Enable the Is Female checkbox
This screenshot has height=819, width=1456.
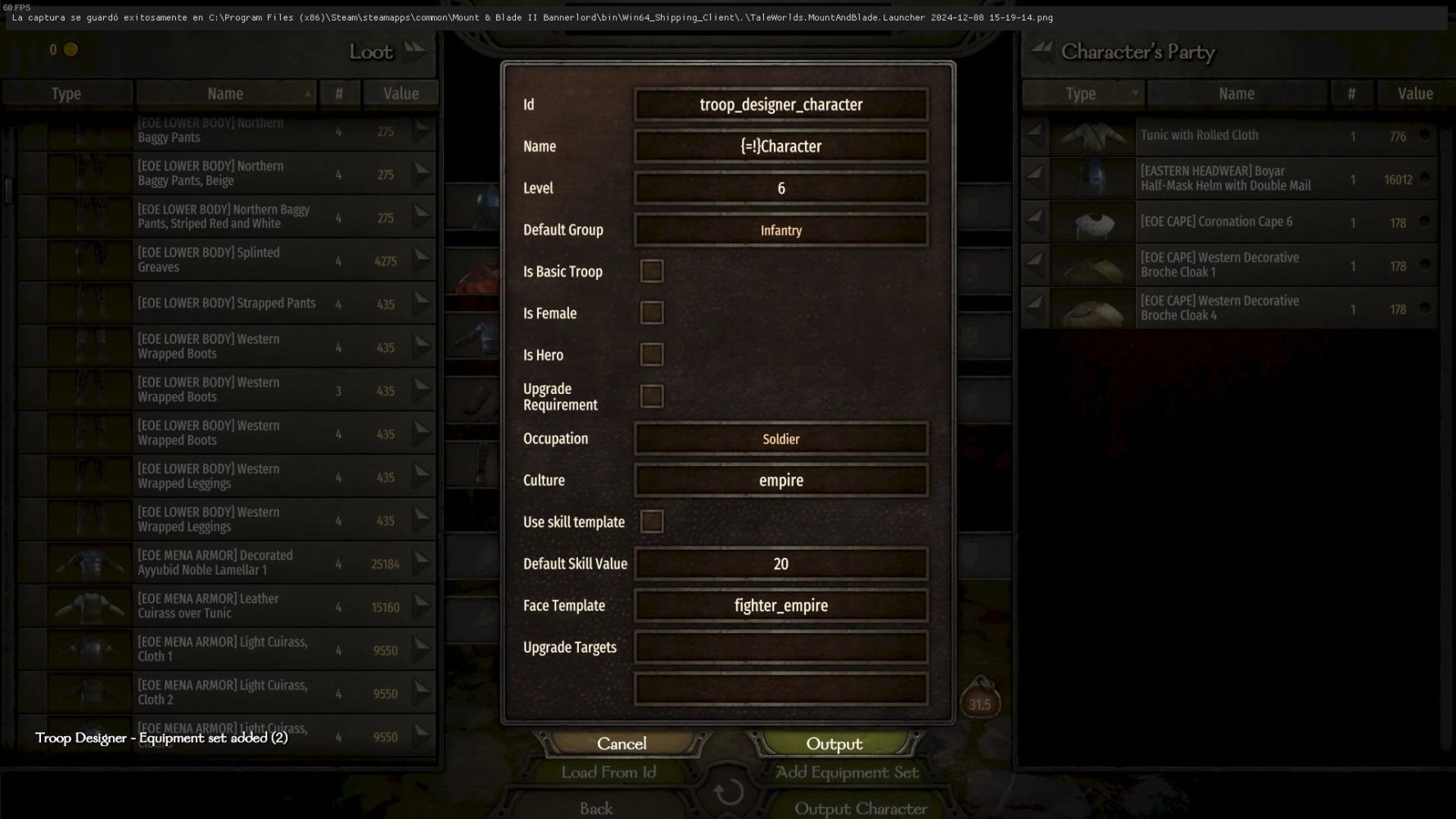tap(652, 313)
